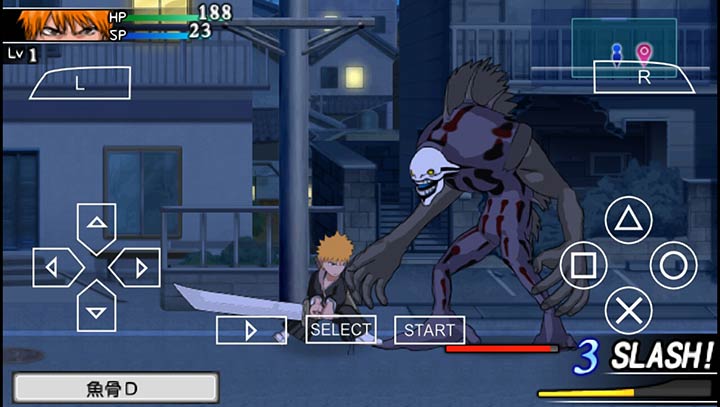Viewport: 720px width, 407px height.
Task: Tap the L shoulder button
Action: [80, 84]
